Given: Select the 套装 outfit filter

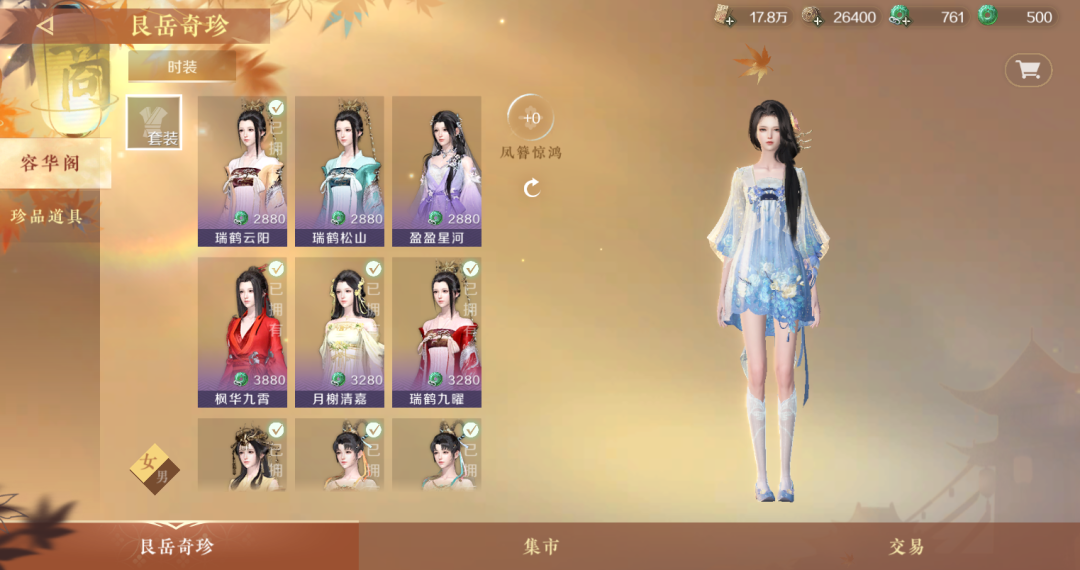Looking at the screenshot, I should (154, 123).
